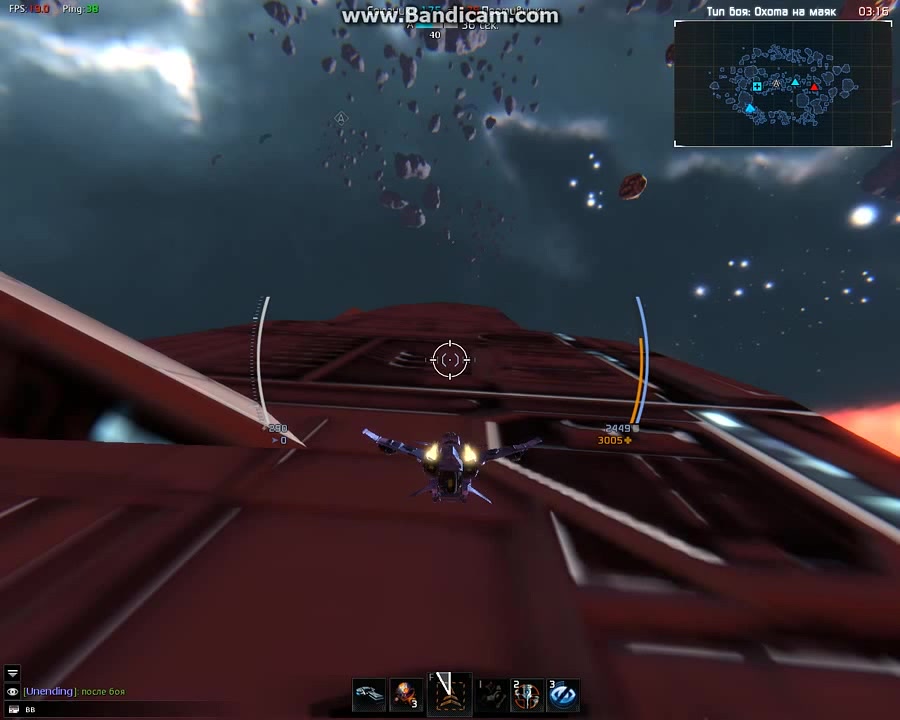Select the cyan plus beacon marker on minimap
The image size is (900, 720).
[757, 87]
